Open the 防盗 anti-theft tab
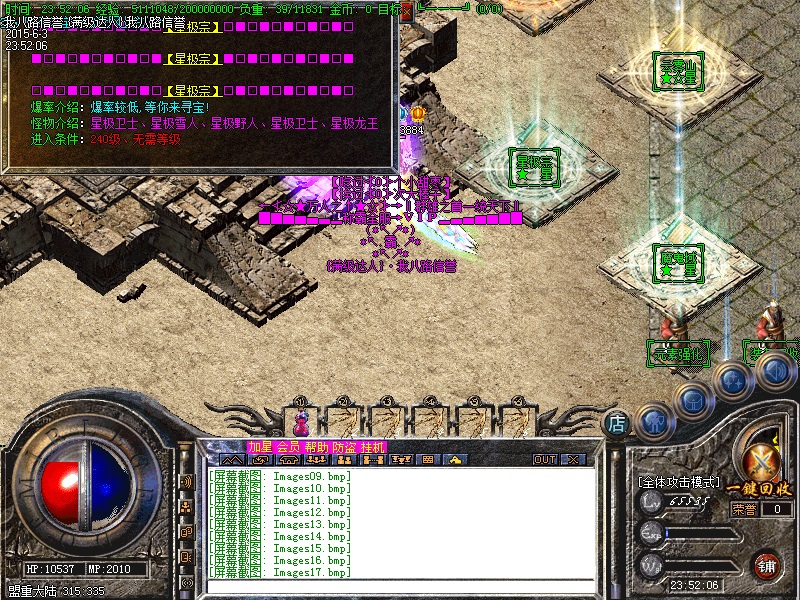Screen dimensions: 800x600 [x=344, y=446]
